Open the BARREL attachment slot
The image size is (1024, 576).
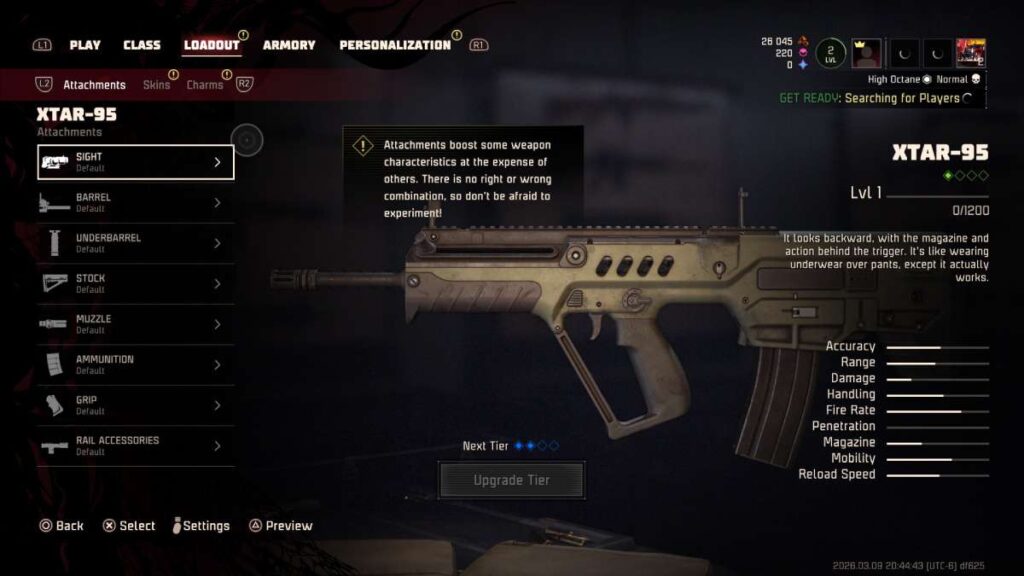coord(136,203)
